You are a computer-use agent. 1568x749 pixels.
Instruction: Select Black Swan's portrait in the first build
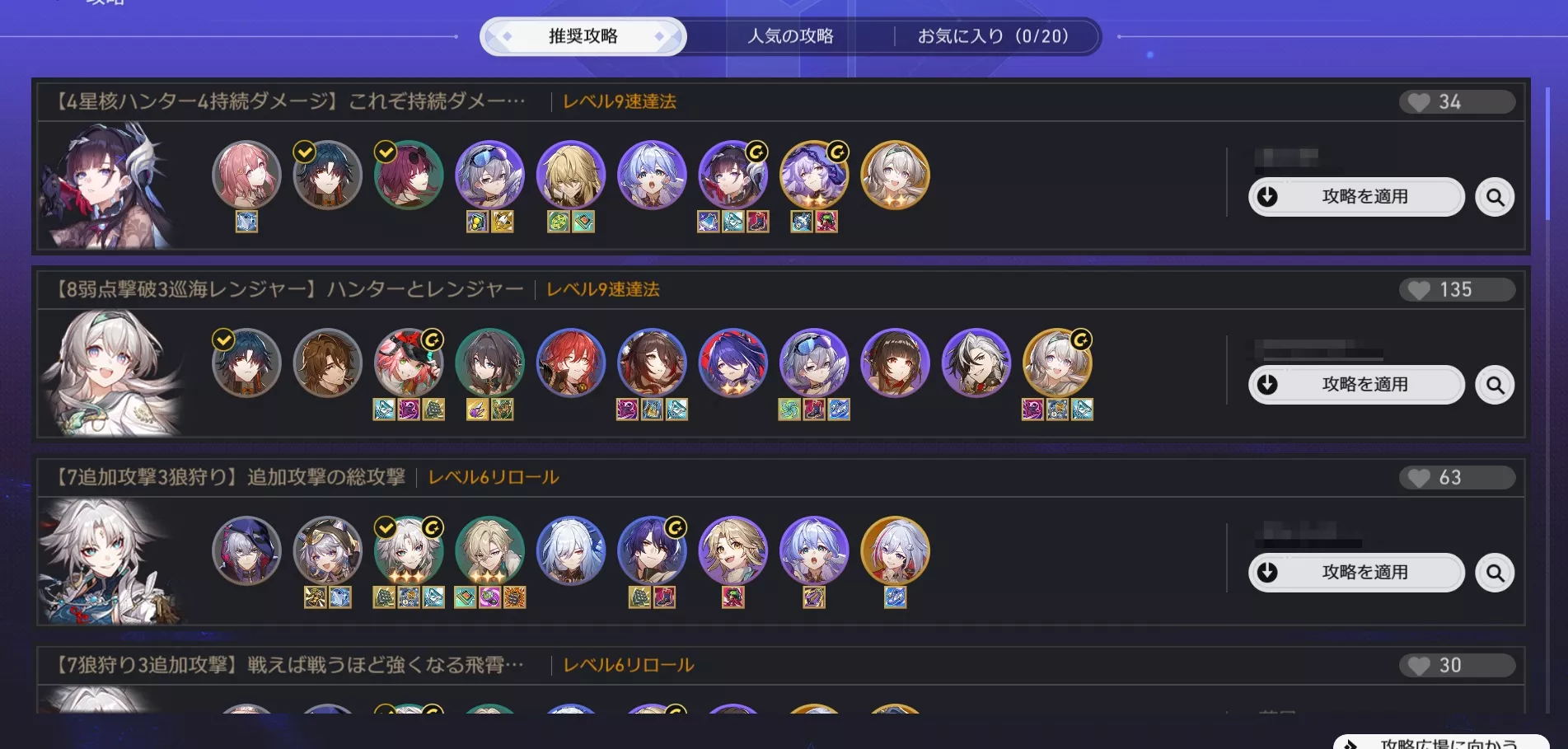(x=813, y=177)
